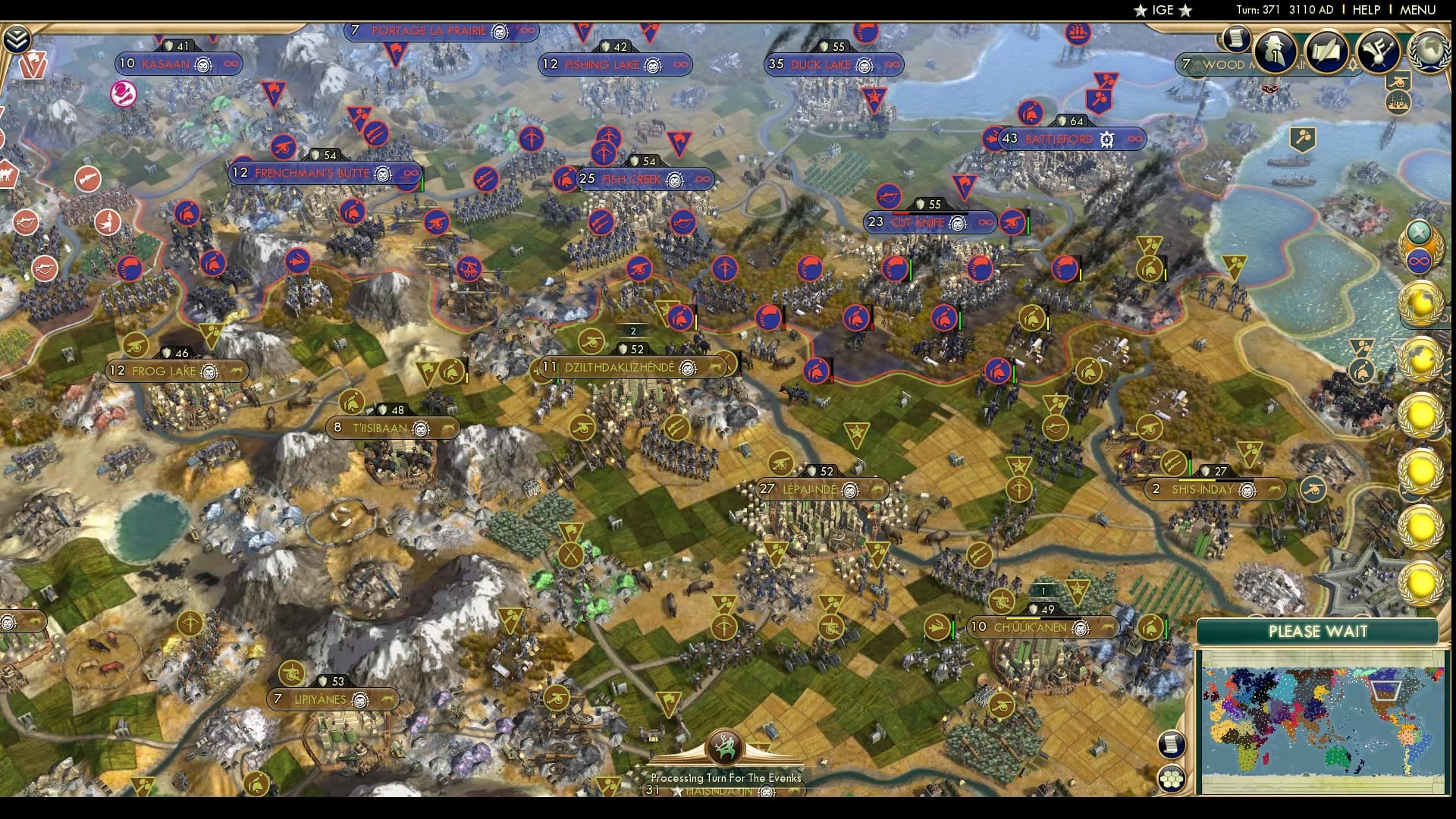Open the espionage spy overview icon
The height and width of the screenshot is (819, 1456).
1275,50
